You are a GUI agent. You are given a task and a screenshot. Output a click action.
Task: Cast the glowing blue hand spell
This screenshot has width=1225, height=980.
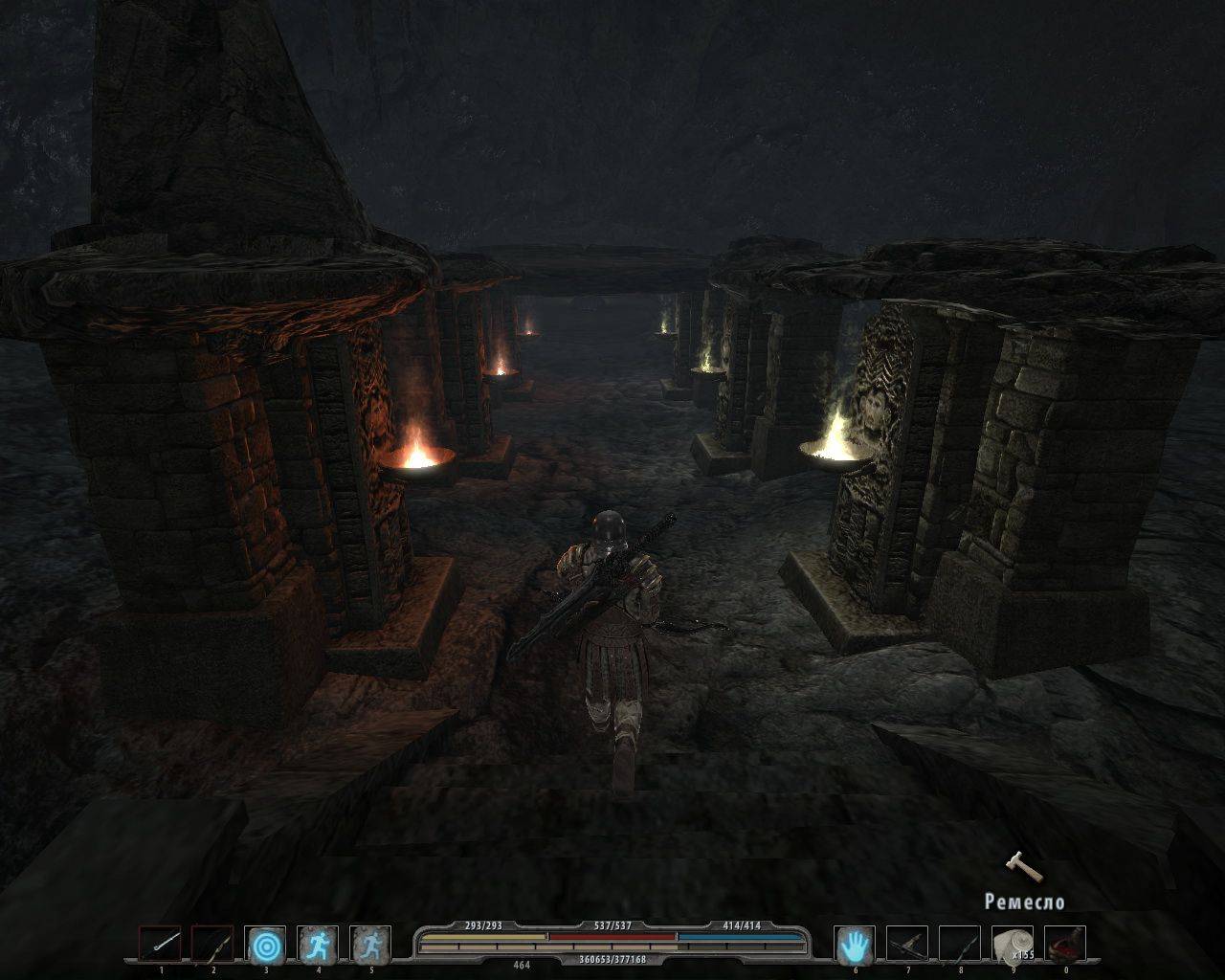click(x=855, y=945)
